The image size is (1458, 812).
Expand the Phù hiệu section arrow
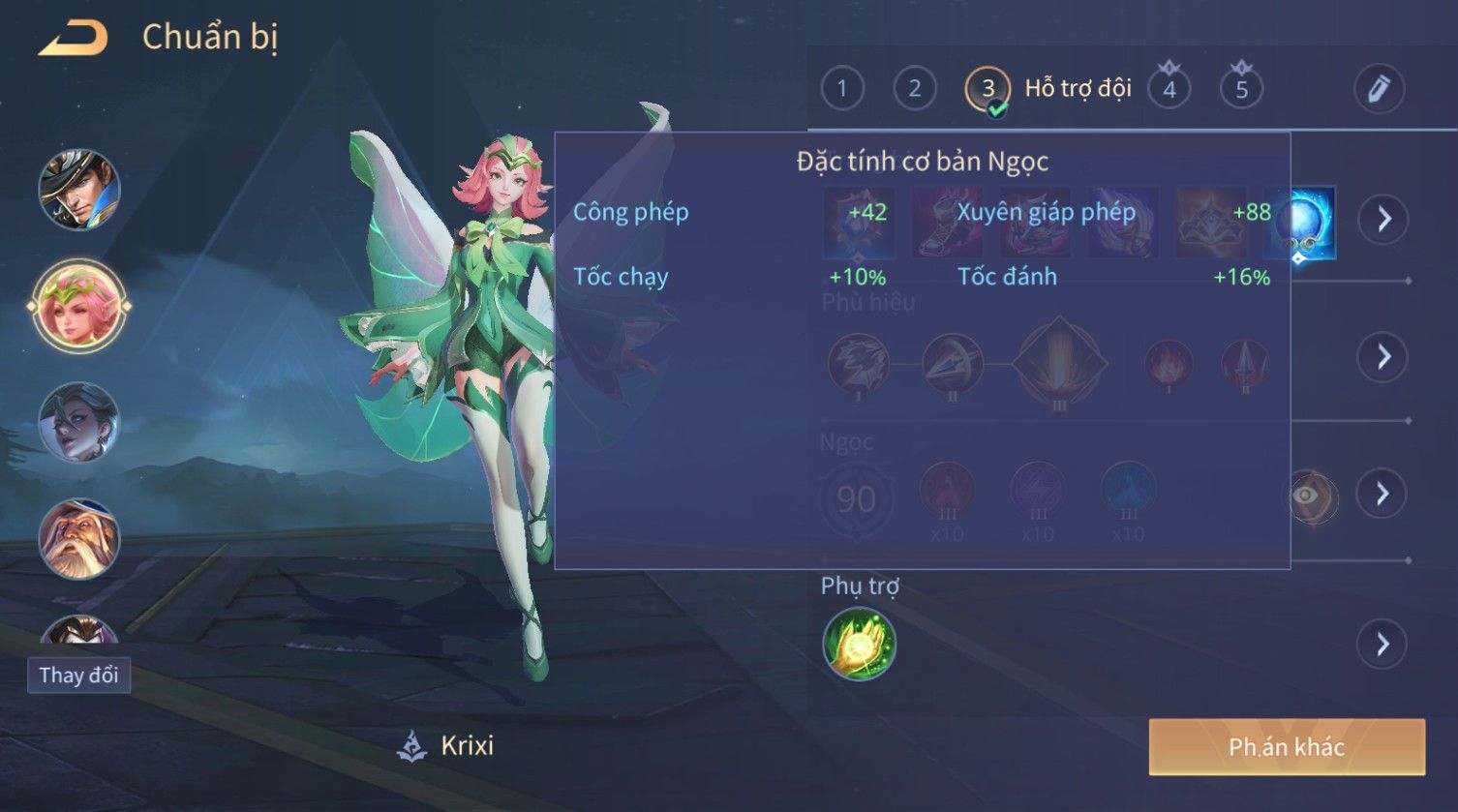(1383, 357)
